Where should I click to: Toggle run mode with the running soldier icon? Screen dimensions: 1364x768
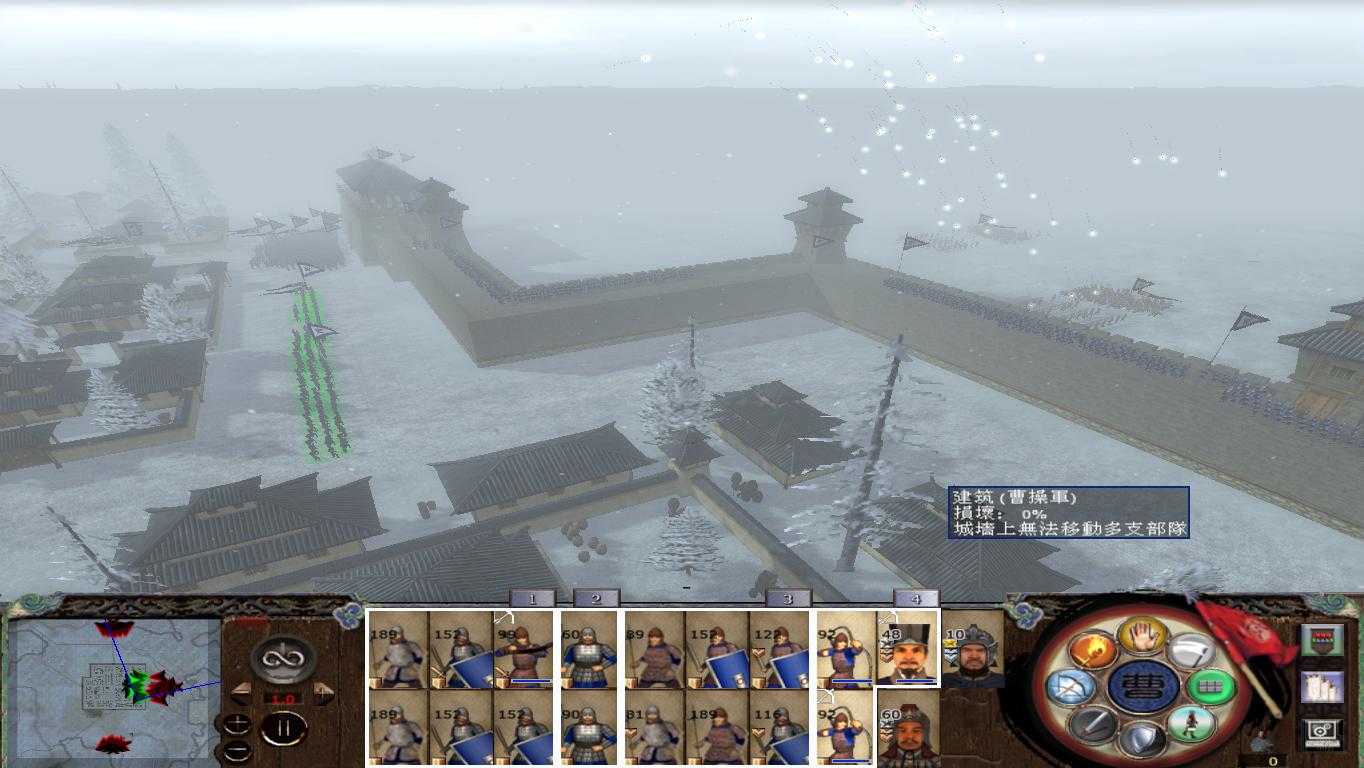1190,723
